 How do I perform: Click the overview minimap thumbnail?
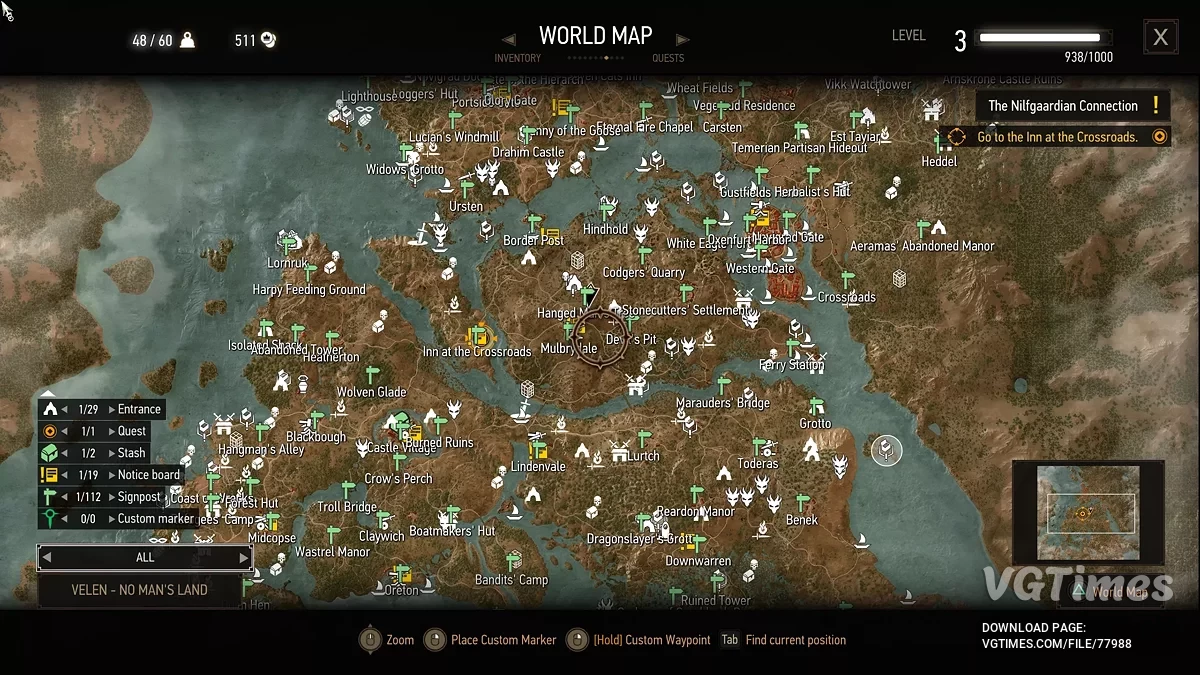pos(1089,513)
